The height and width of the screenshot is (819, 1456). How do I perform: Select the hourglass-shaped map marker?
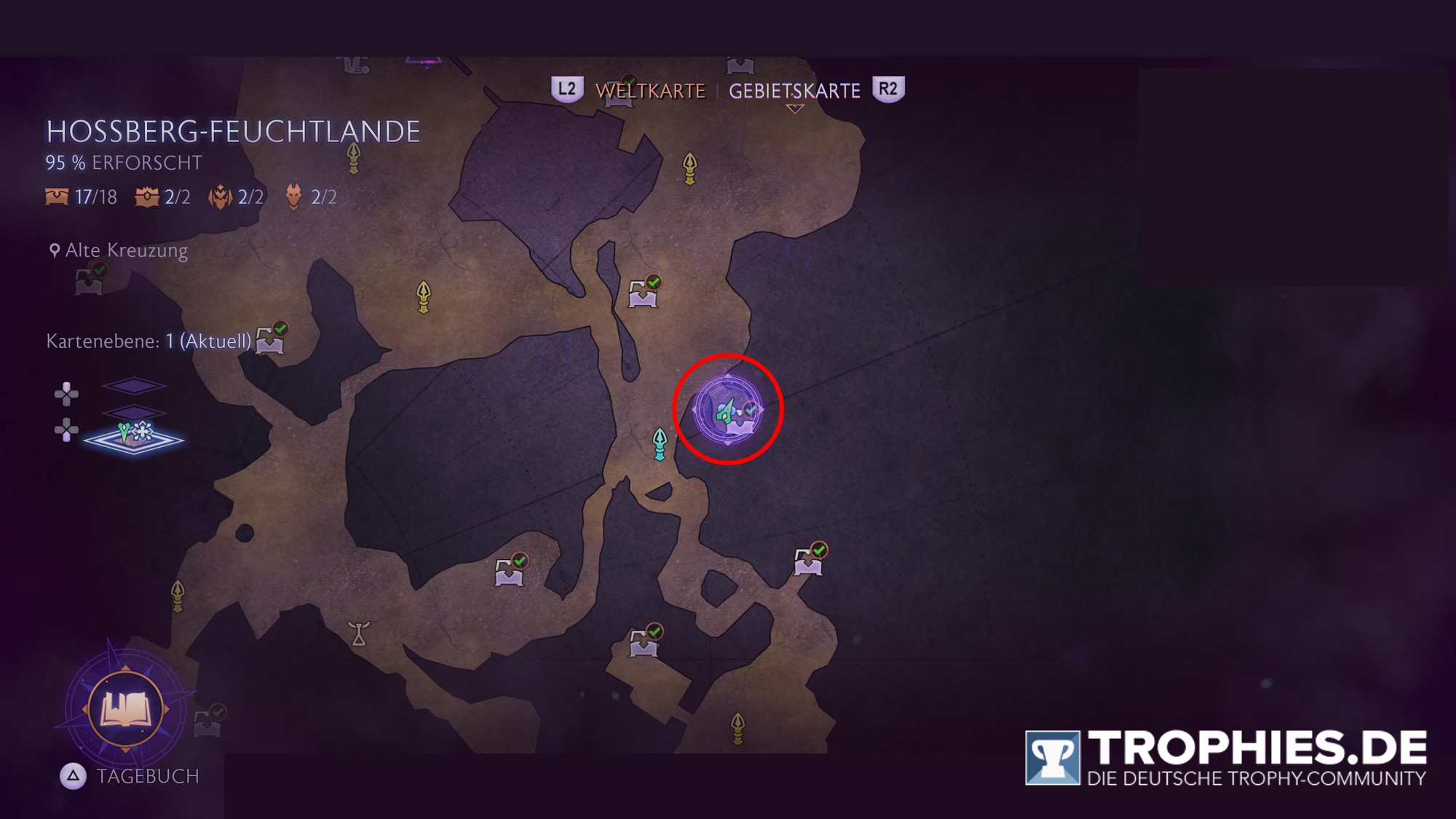(x=358, y=633)
